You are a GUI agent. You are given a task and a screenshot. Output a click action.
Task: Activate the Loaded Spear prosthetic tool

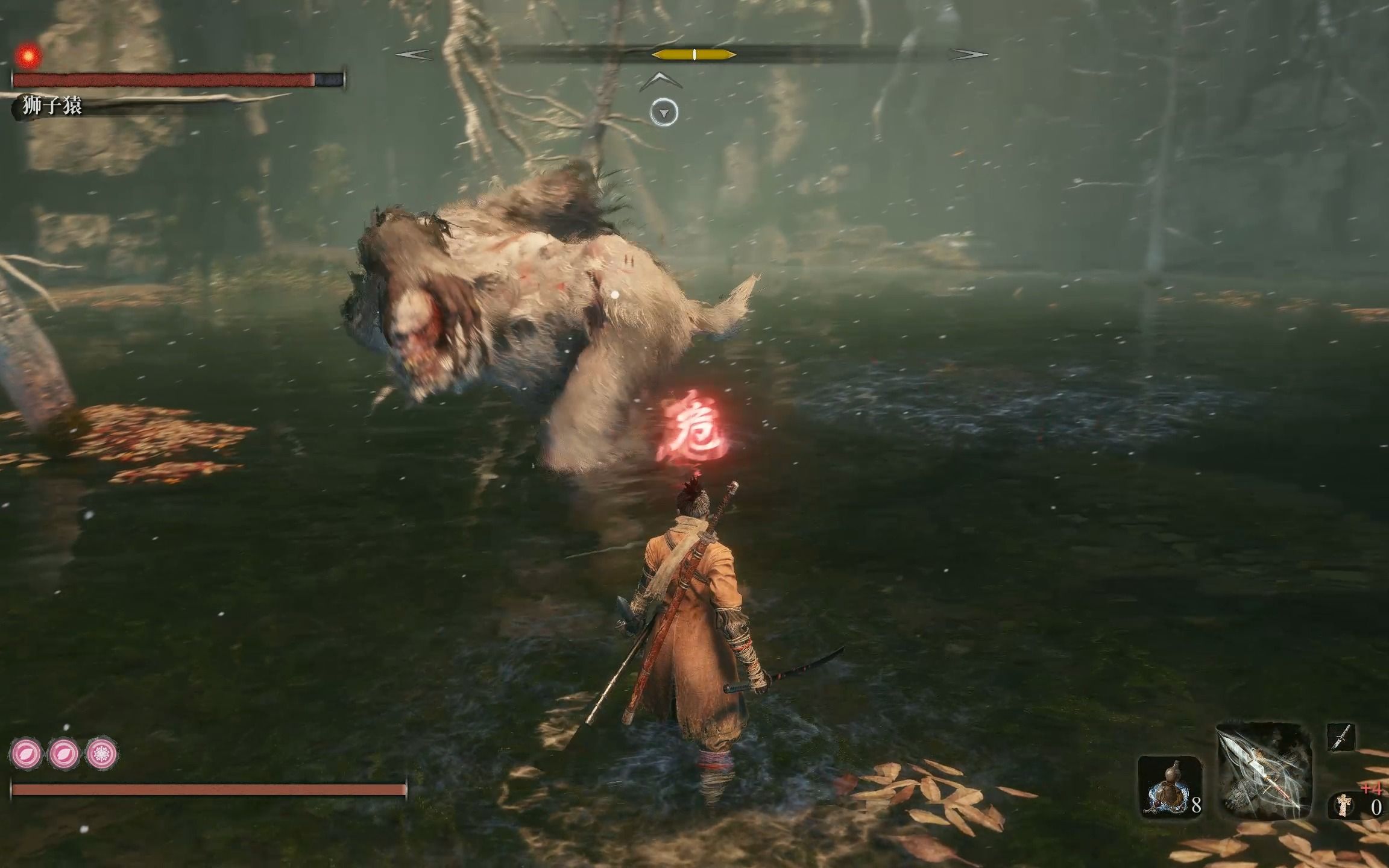1264,773
